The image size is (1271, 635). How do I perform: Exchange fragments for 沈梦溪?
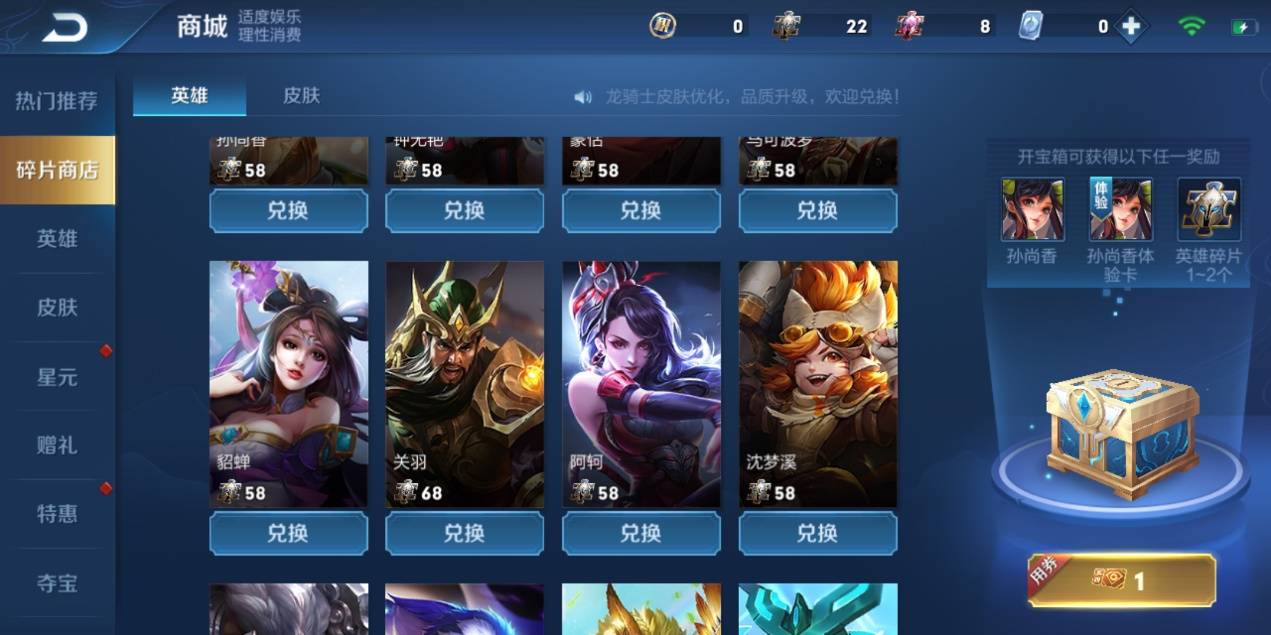tap(818, 533)
